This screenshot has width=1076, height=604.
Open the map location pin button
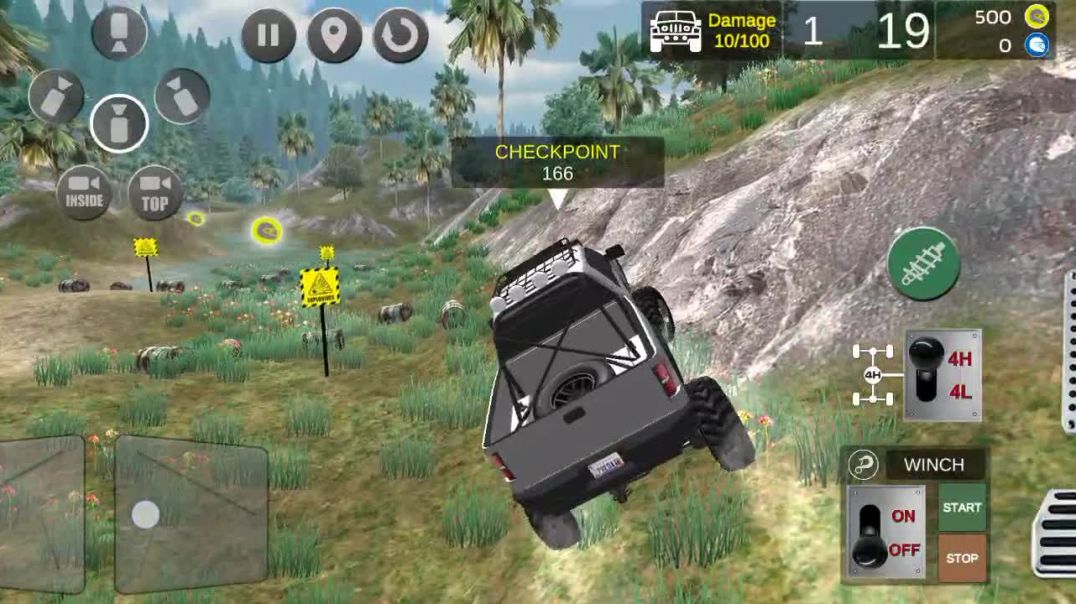pyautogui.click(x=334, y=36)
